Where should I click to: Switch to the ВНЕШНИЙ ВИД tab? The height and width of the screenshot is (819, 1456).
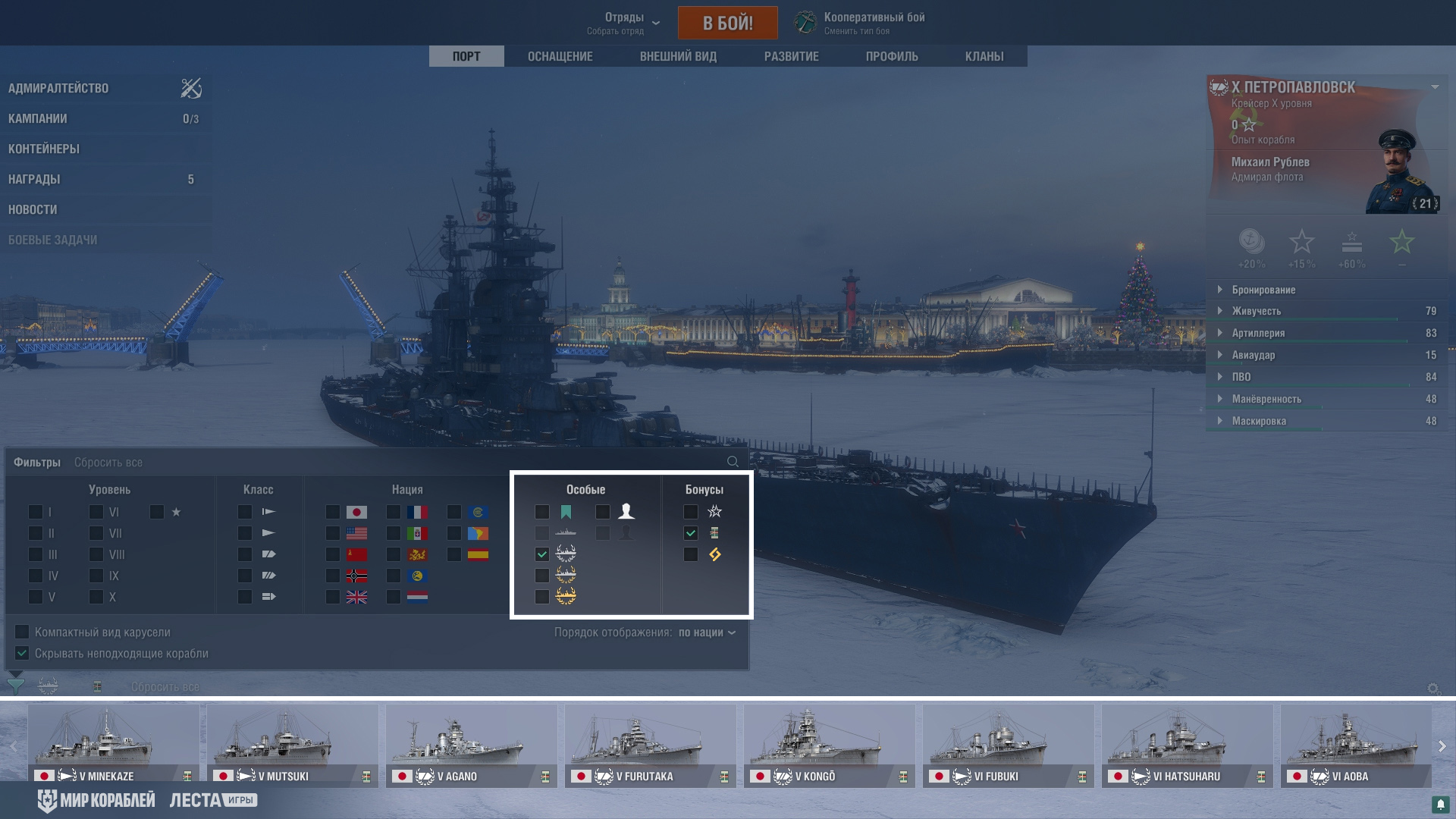pyautogui.click(x=678, y=56)
